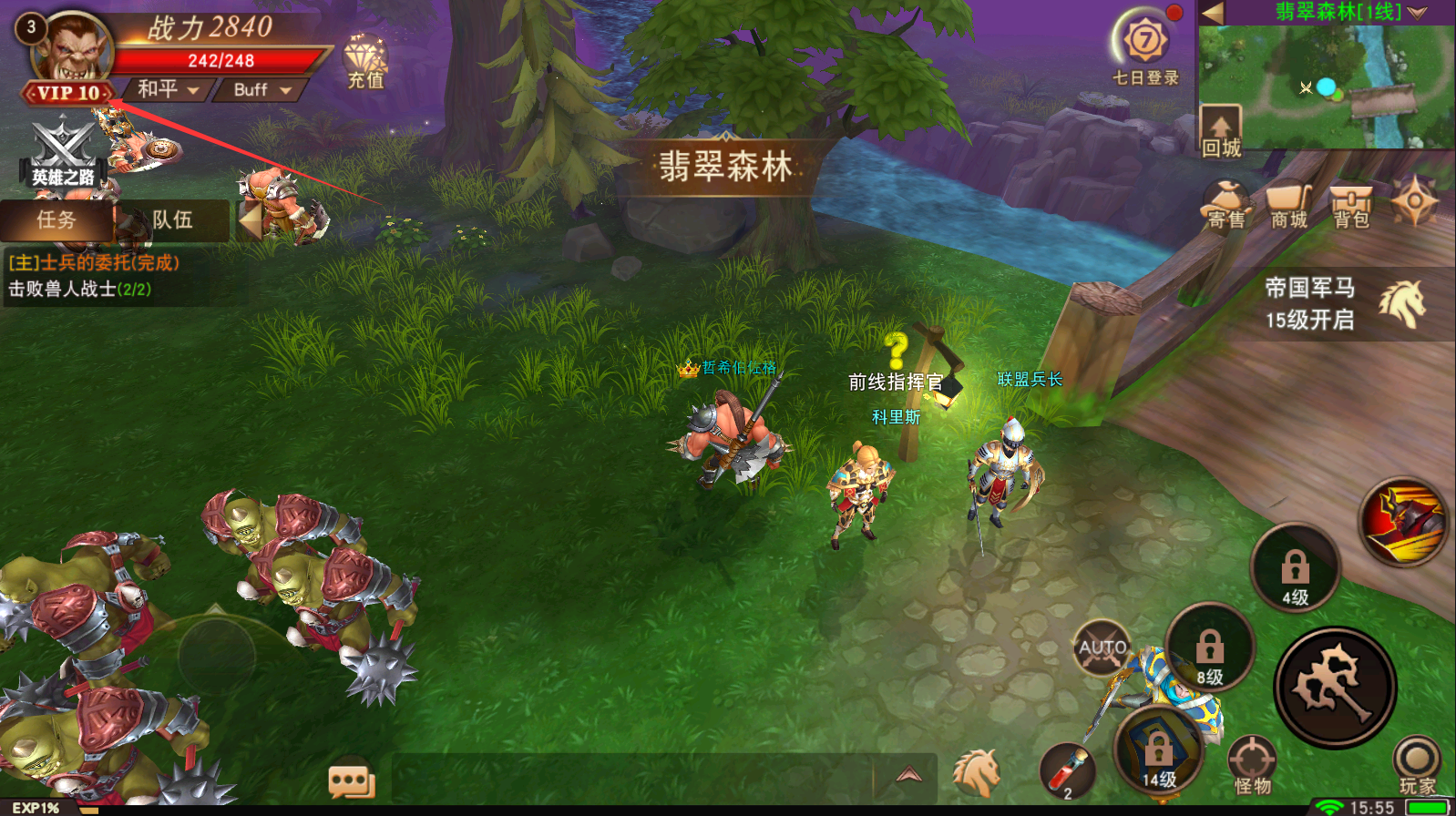Open the 充值 recharge diamond icon
This screenshot has width=1456, height=816.
(x=365, y=62)
